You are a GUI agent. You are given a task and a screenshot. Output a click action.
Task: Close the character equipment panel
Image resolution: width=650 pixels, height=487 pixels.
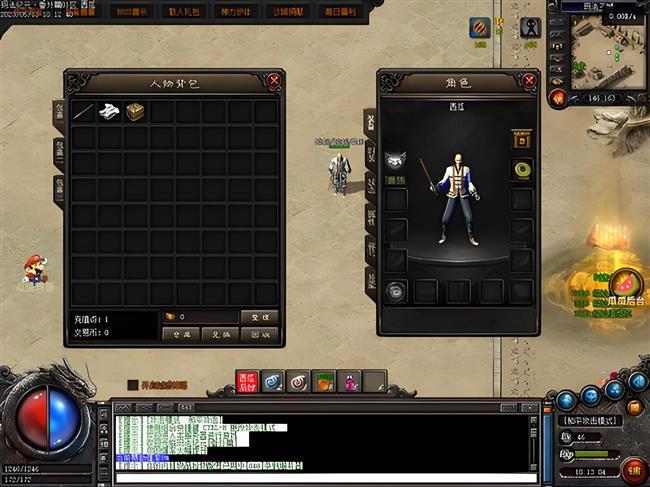[x=527, y=81]
